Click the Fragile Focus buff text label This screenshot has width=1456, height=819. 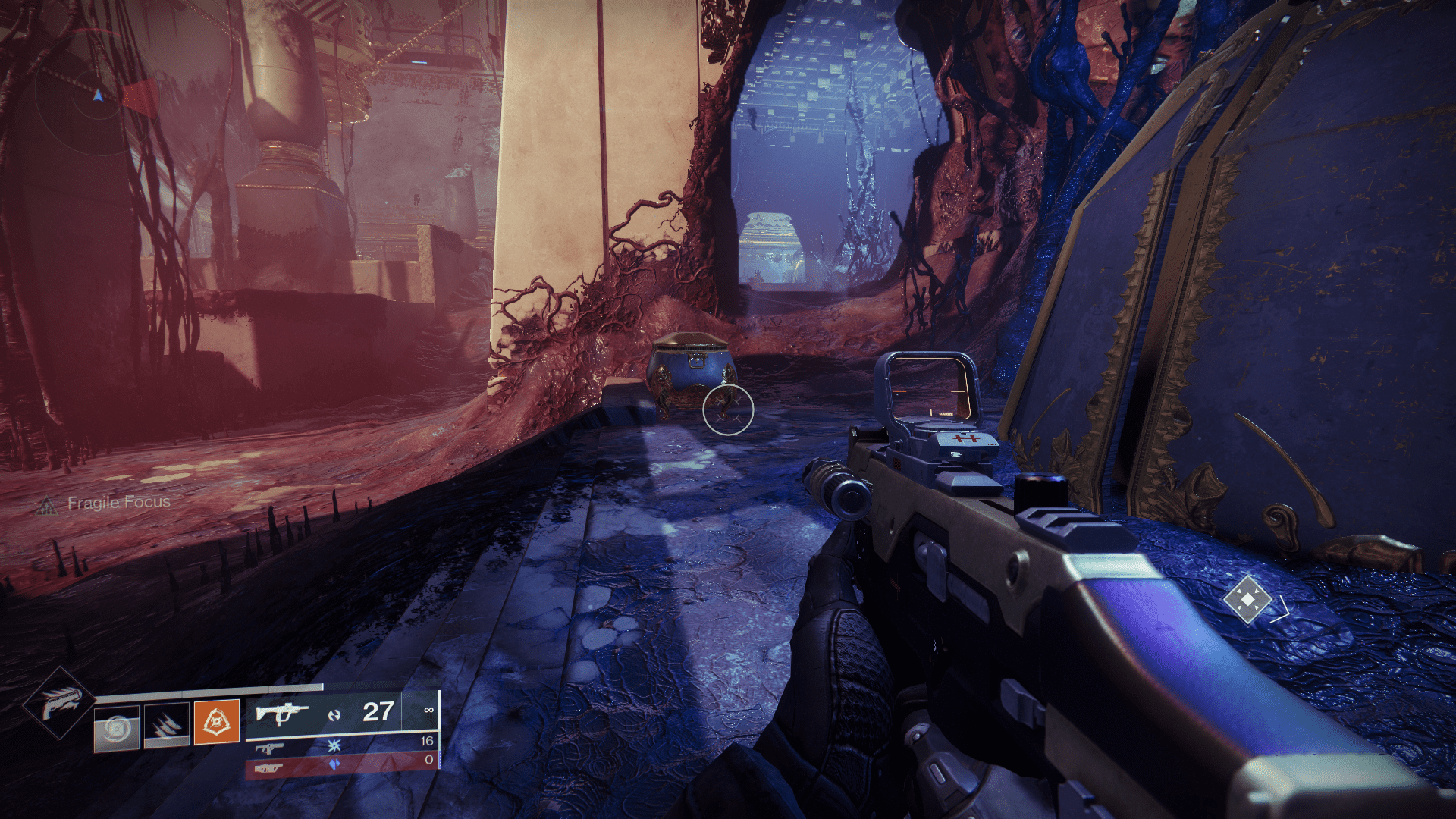point(120,503)
